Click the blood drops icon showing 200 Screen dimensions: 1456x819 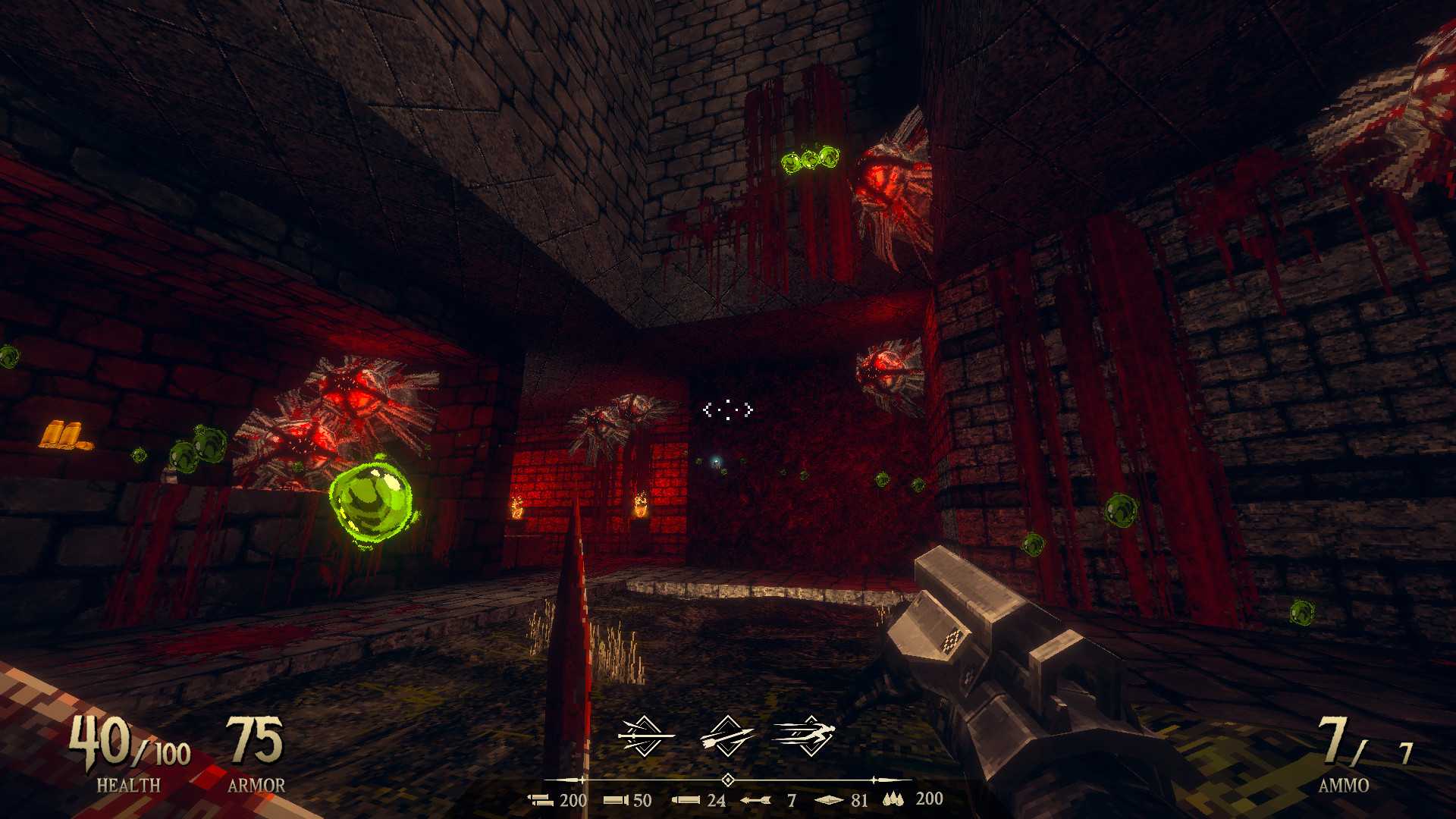pos(892,799)
